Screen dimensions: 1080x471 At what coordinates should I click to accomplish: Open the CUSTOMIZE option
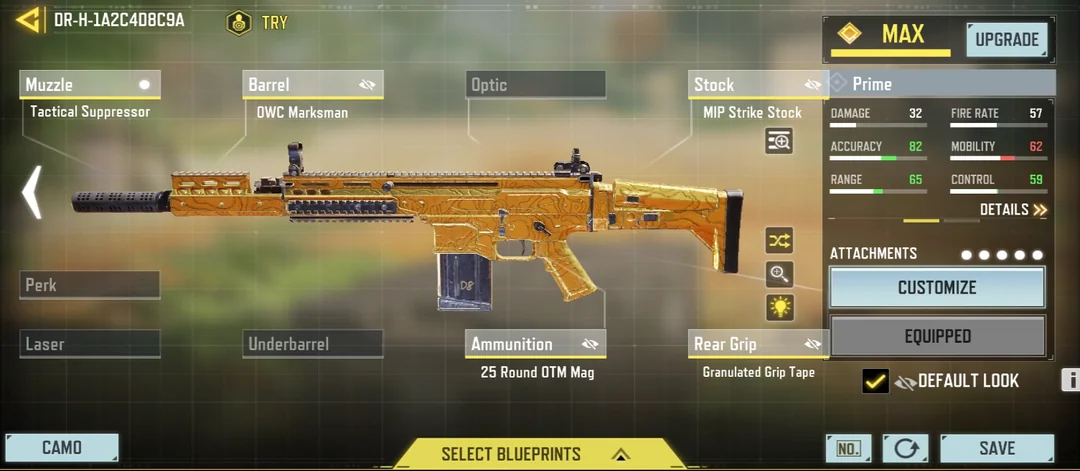tap(937, 288)
